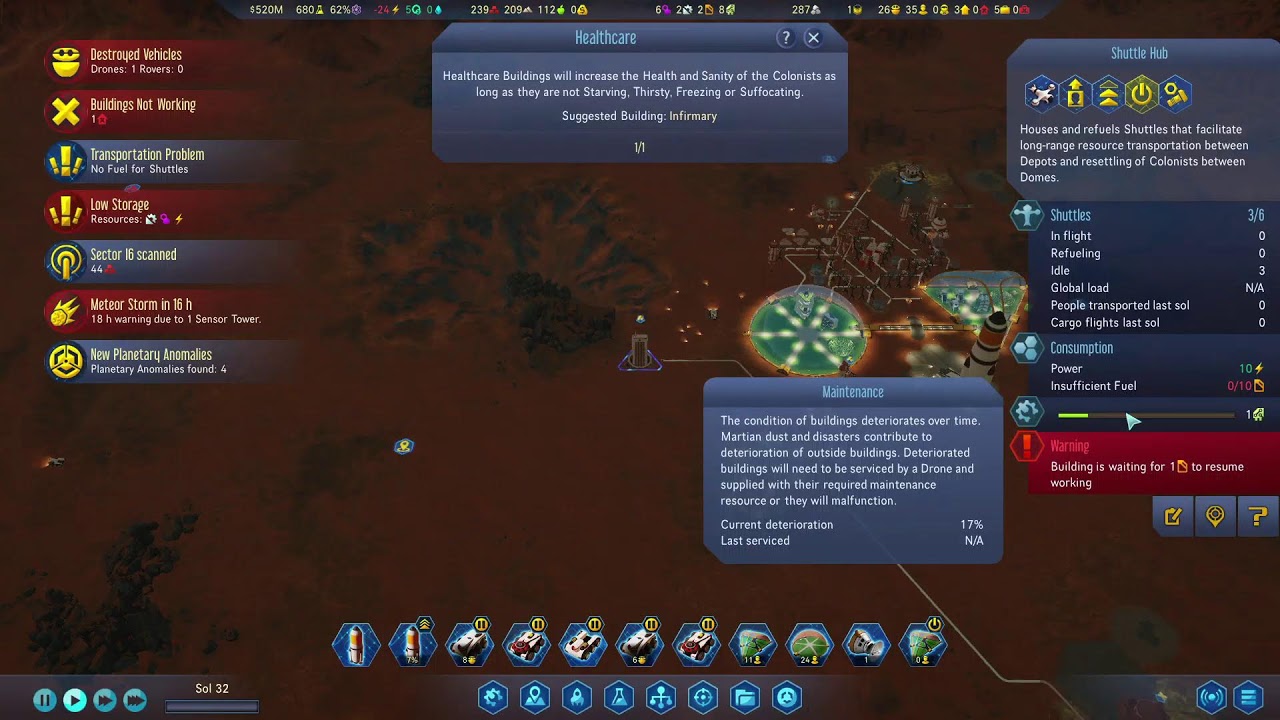This screenshot has height=720, width=1280.
Task: Rename the Shuttle Hub with edit button
Action: click(x=1173, y=517)
